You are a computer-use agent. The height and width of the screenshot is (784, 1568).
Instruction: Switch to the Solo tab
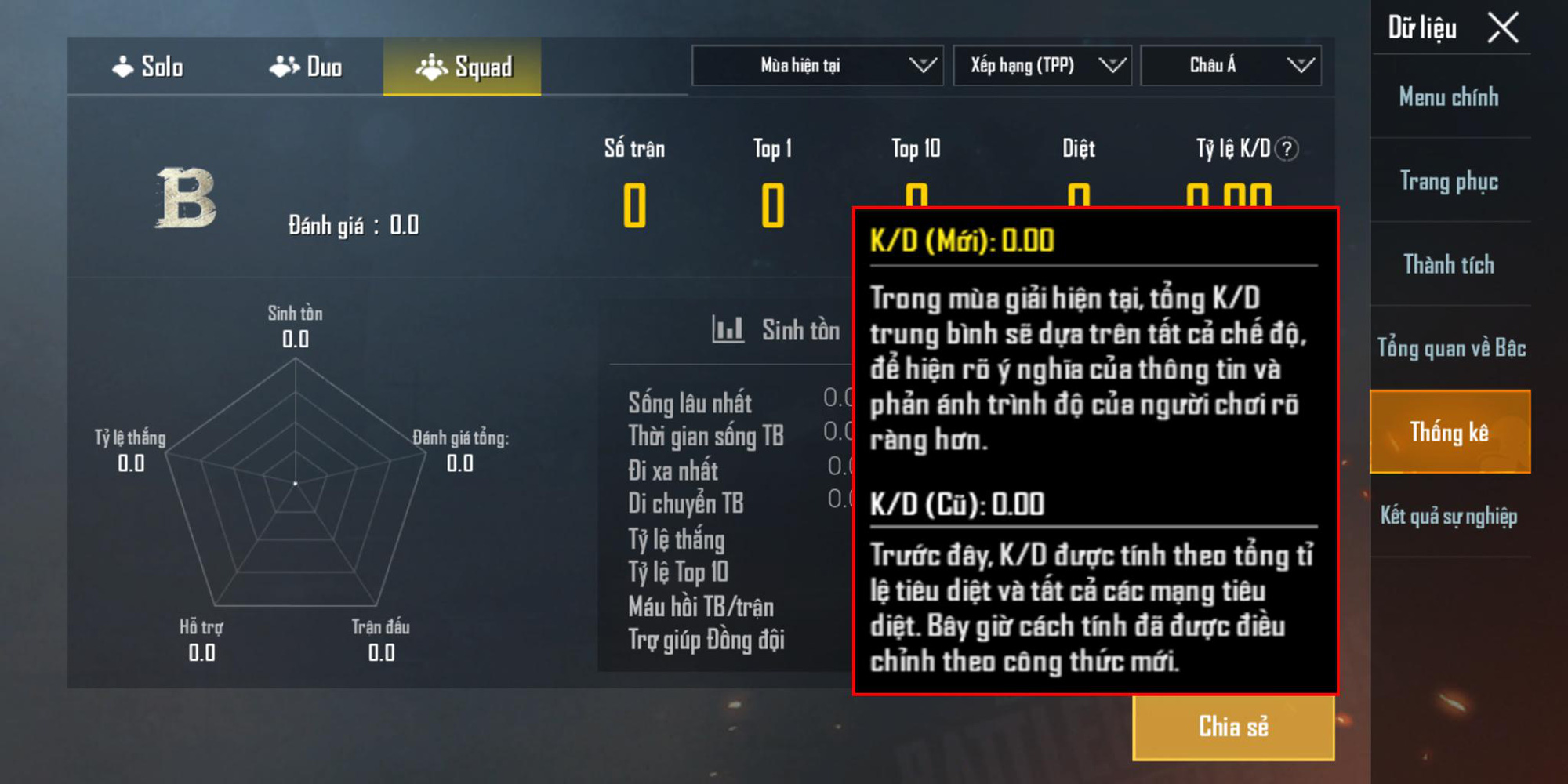coord(147,67)
